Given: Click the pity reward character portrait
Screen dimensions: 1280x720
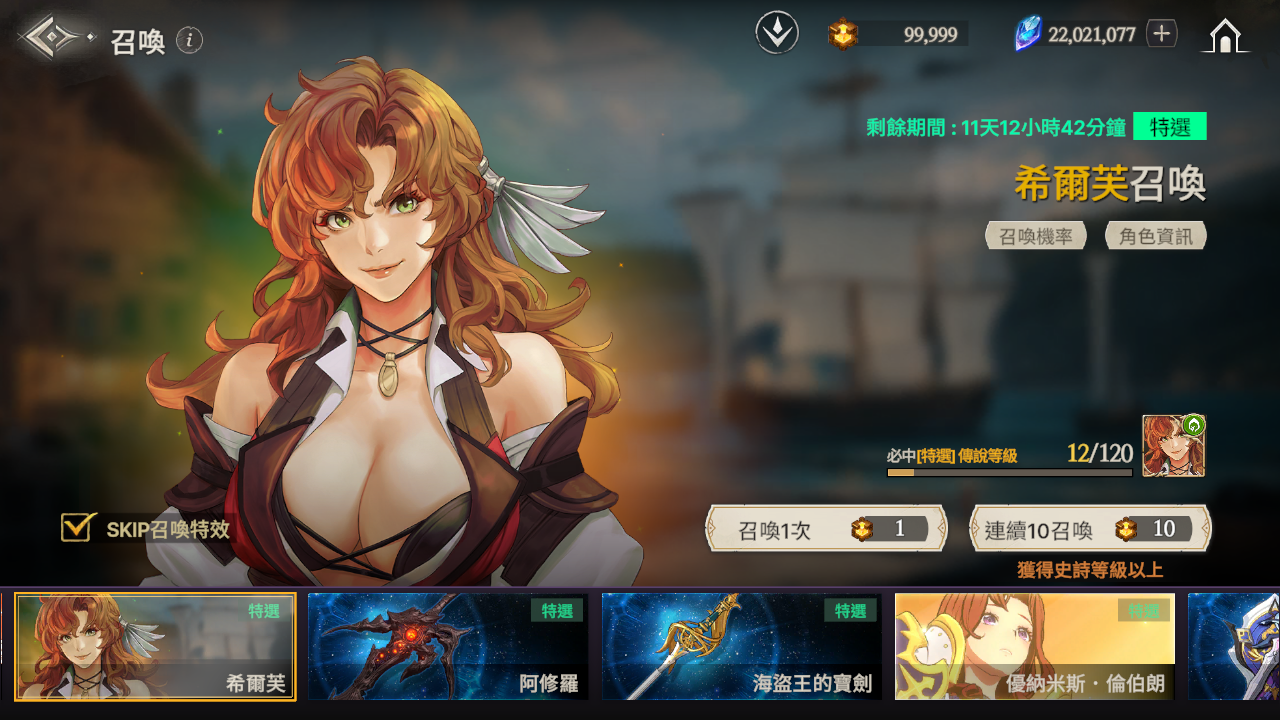Looking at the screenshot, I should [1173, 446].
